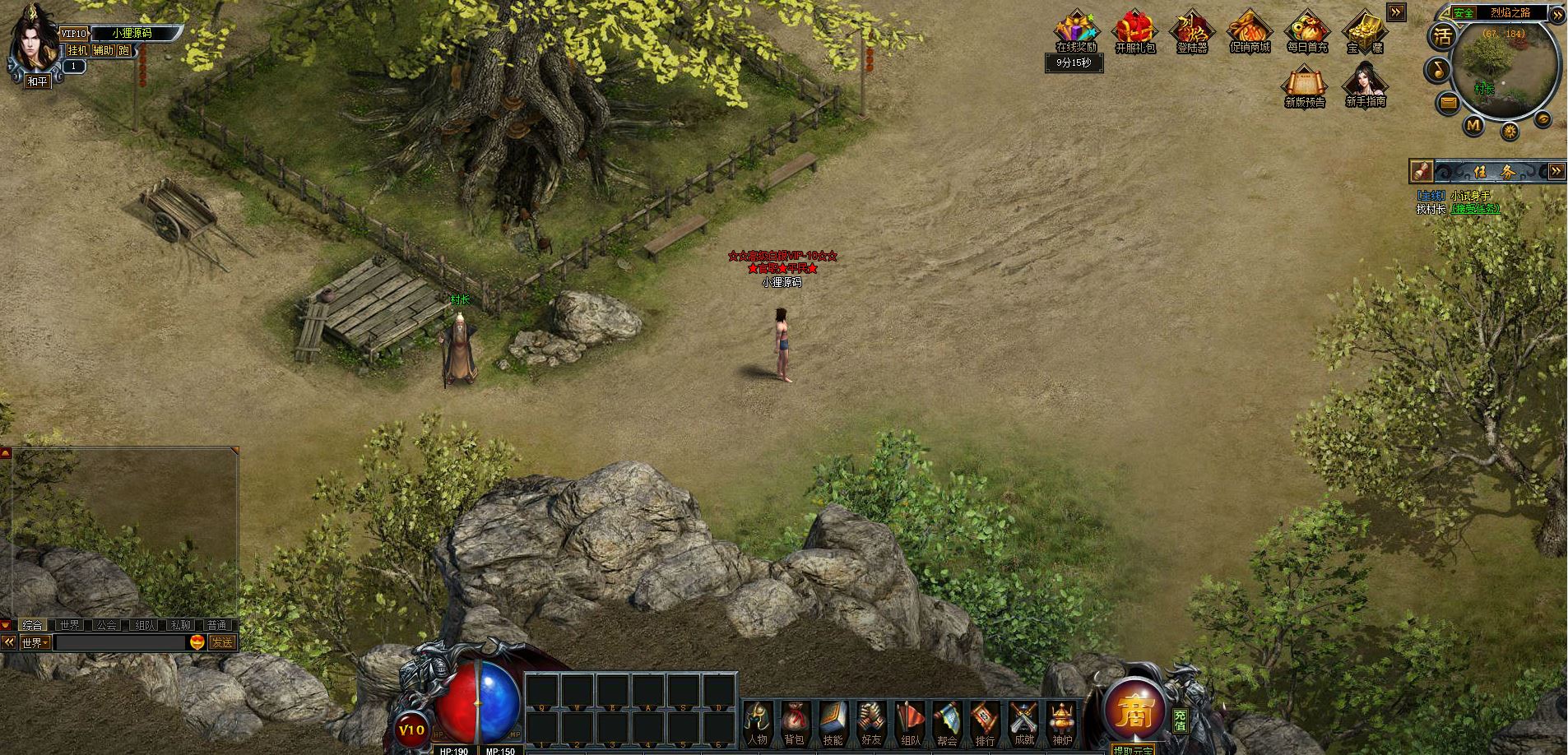The width and height of the screenshot is (1568, 755).
Task: Toggle the music note sound button
Action: point(1438,70)
